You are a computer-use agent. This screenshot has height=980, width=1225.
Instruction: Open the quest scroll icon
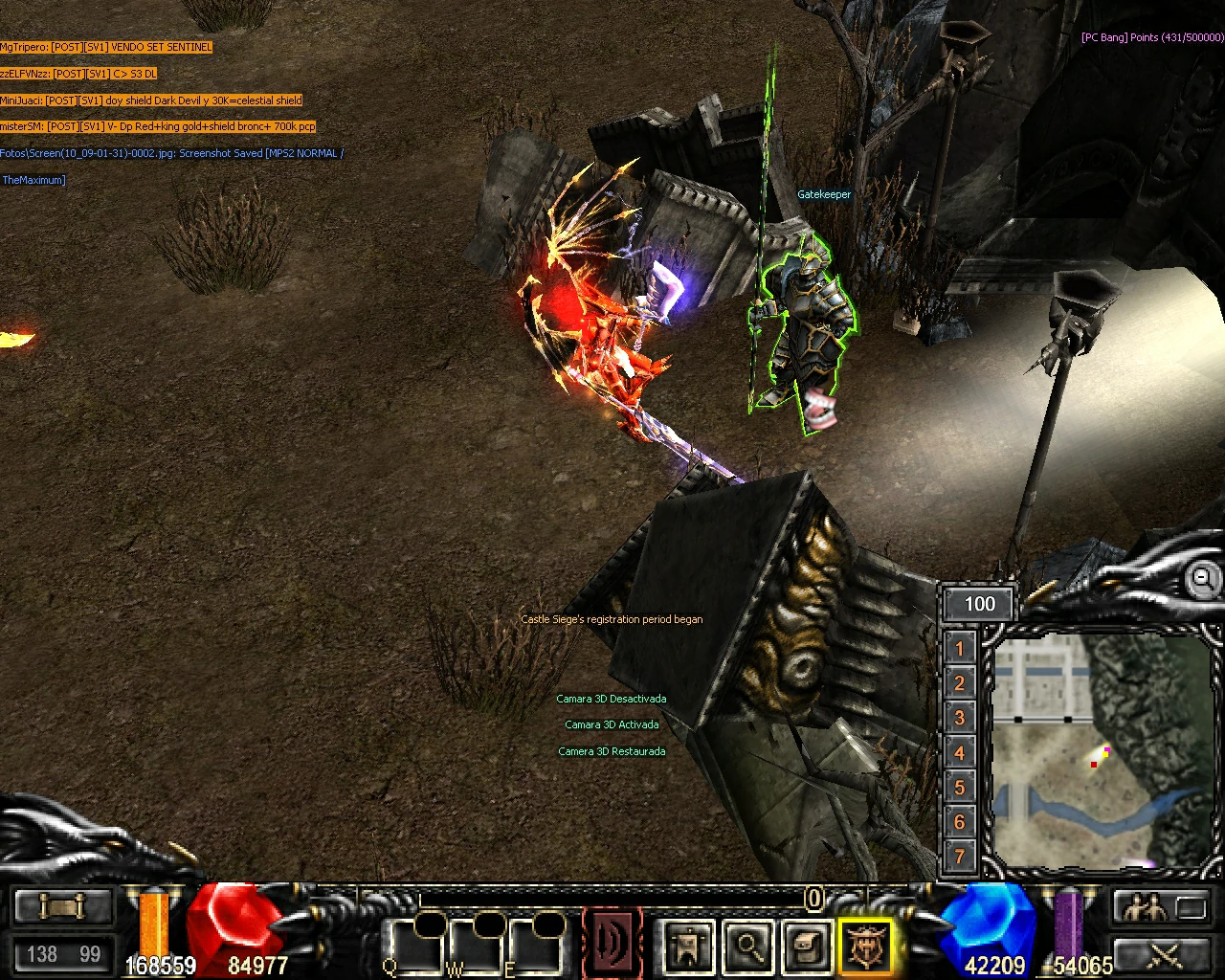(808, 946)
